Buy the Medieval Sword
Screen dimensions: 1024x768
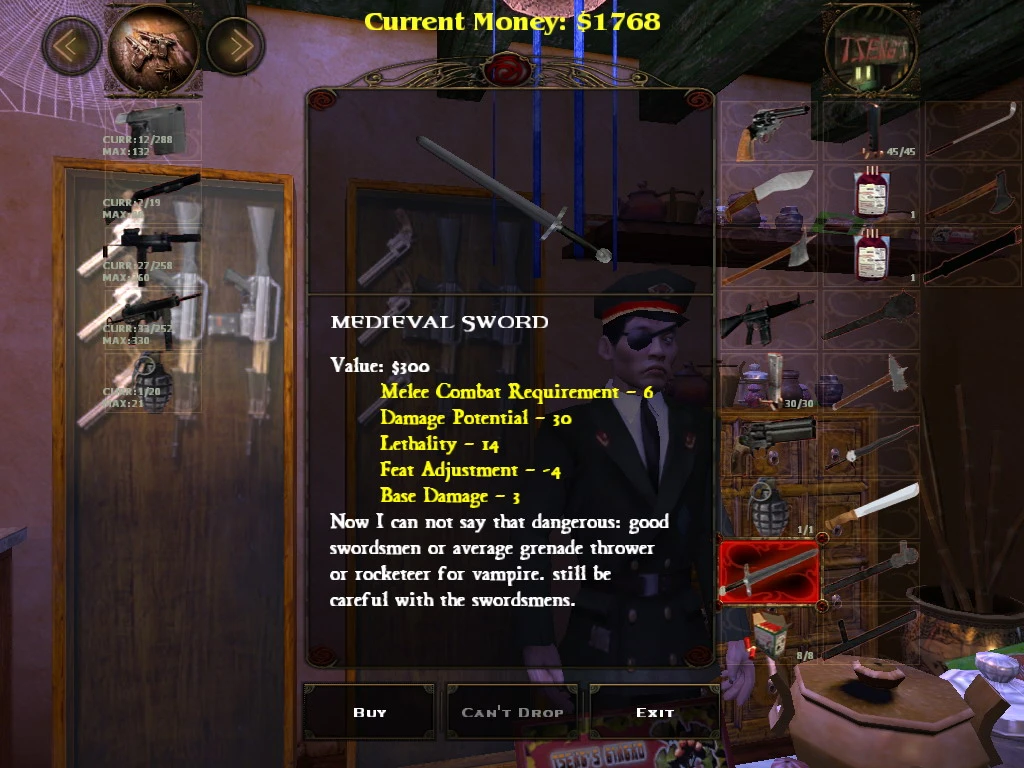369,712
